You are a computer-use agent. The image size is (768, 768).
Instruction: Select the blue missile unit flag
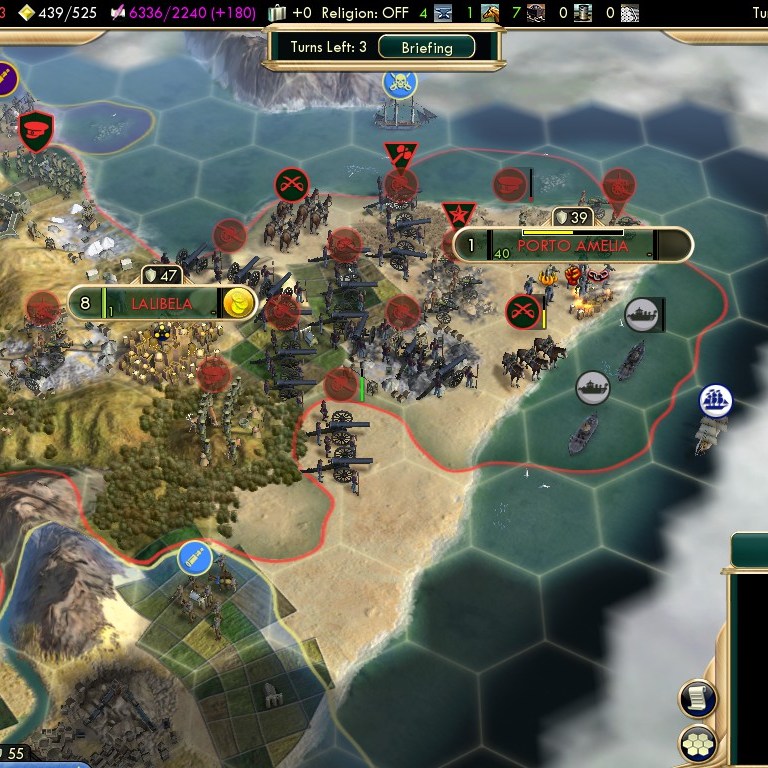194,558
